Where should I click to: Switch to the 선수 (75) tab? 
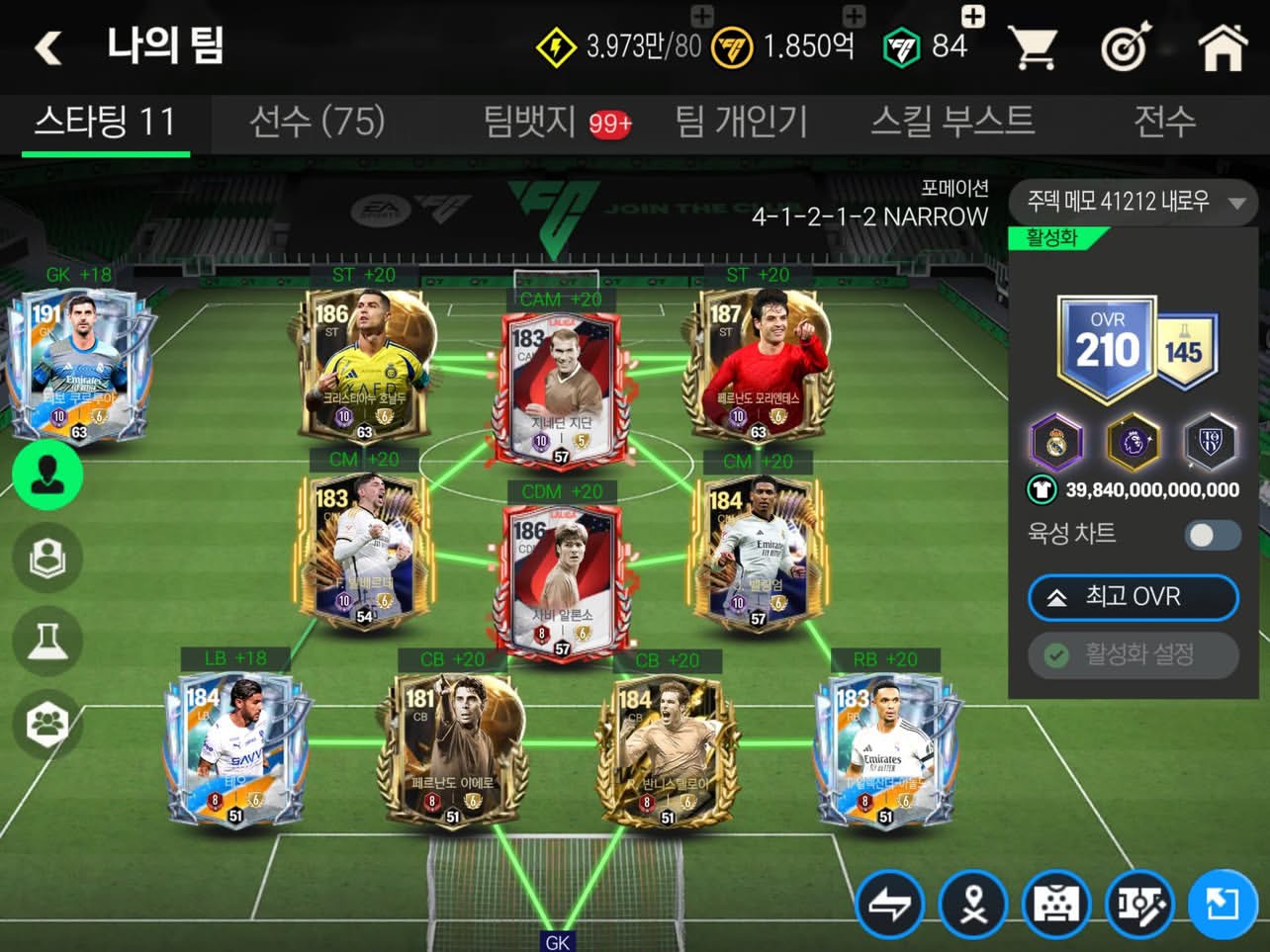[317, 122]
